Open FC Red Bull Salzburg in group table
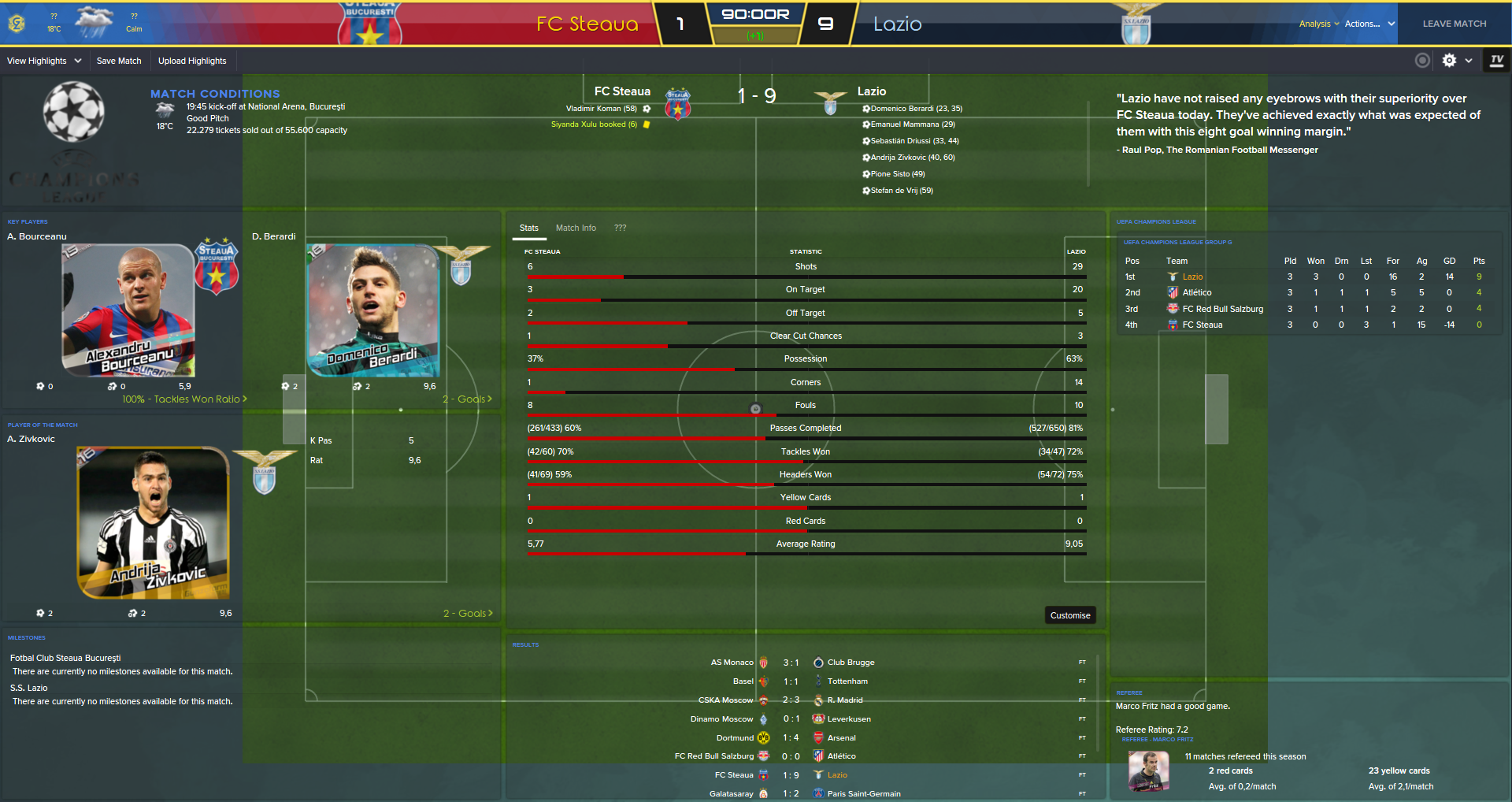Image resolution: width=1512 pixels, height=802 pixels. 1222,309
